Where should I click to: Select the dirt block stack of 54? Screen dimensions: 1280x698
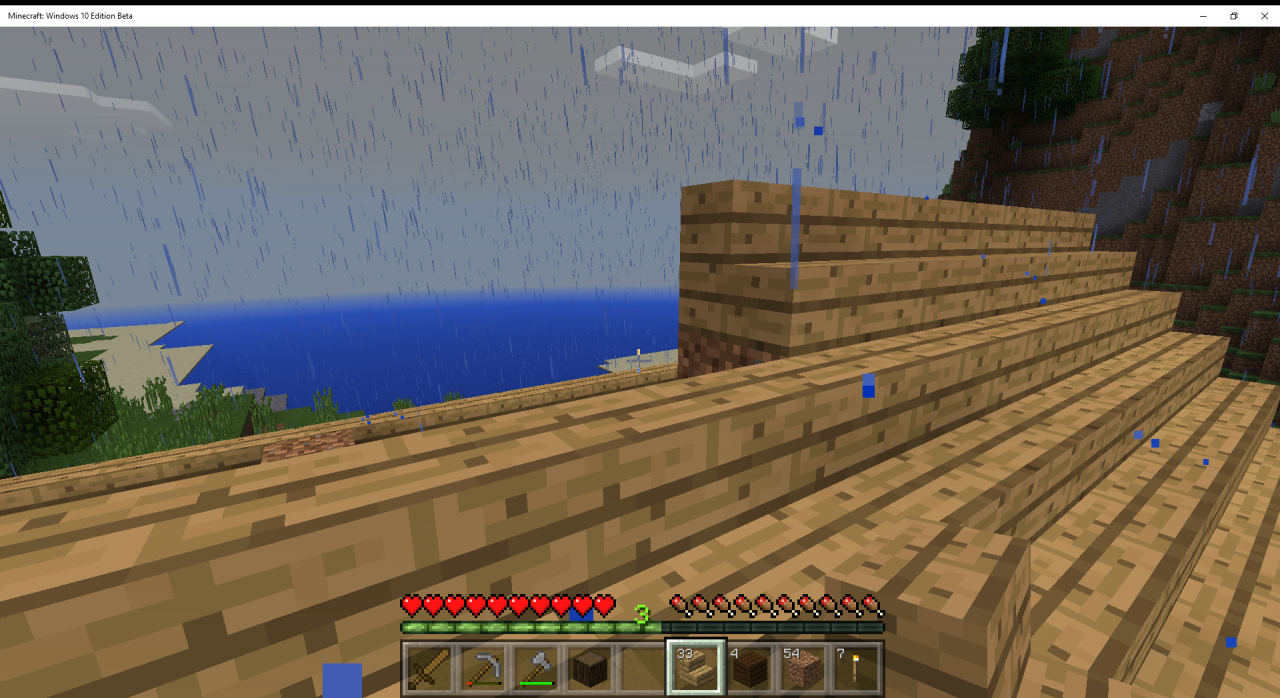(x=803, y=668)
